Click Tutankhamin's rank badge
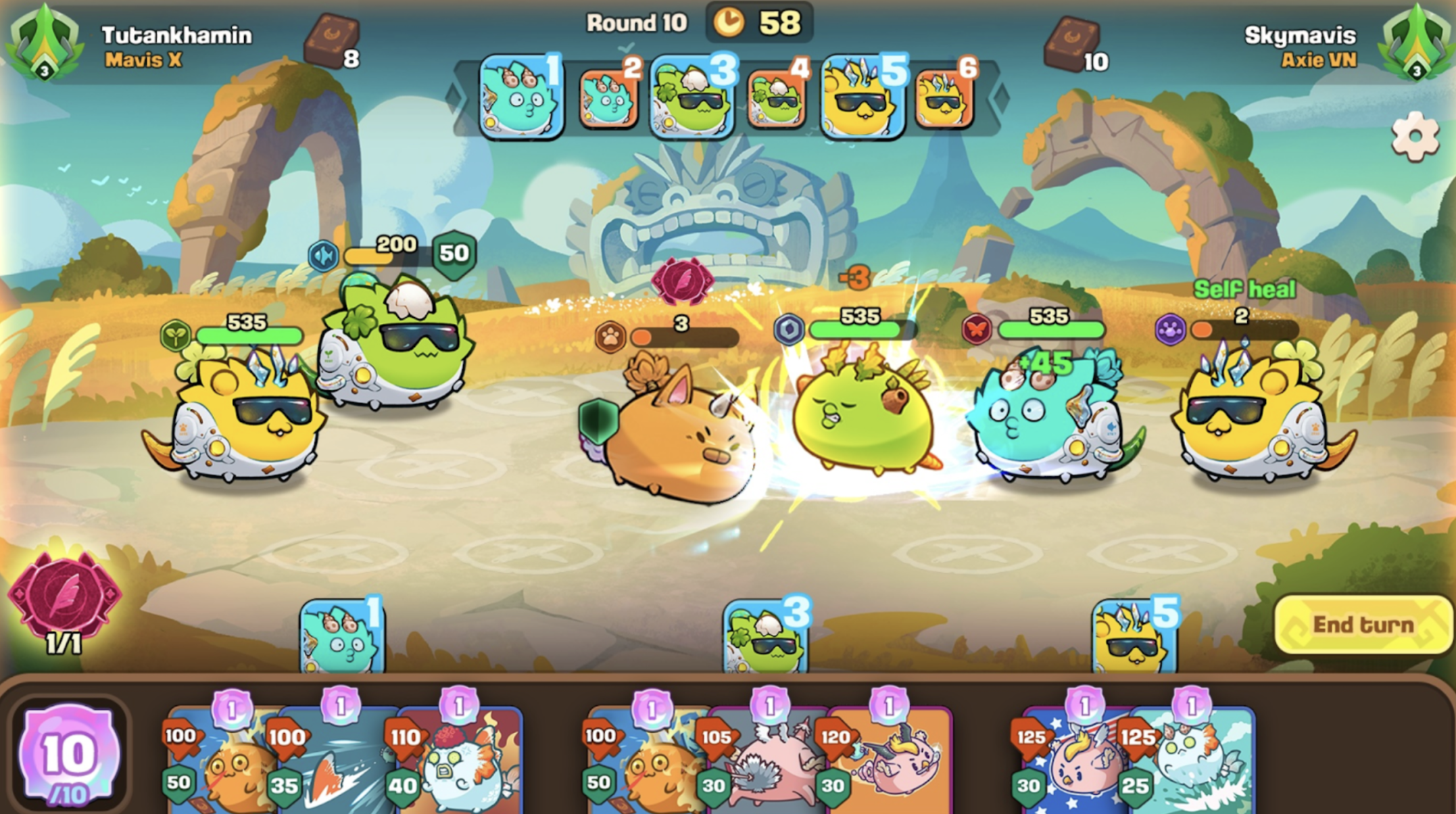 click(x=45, y=43)
